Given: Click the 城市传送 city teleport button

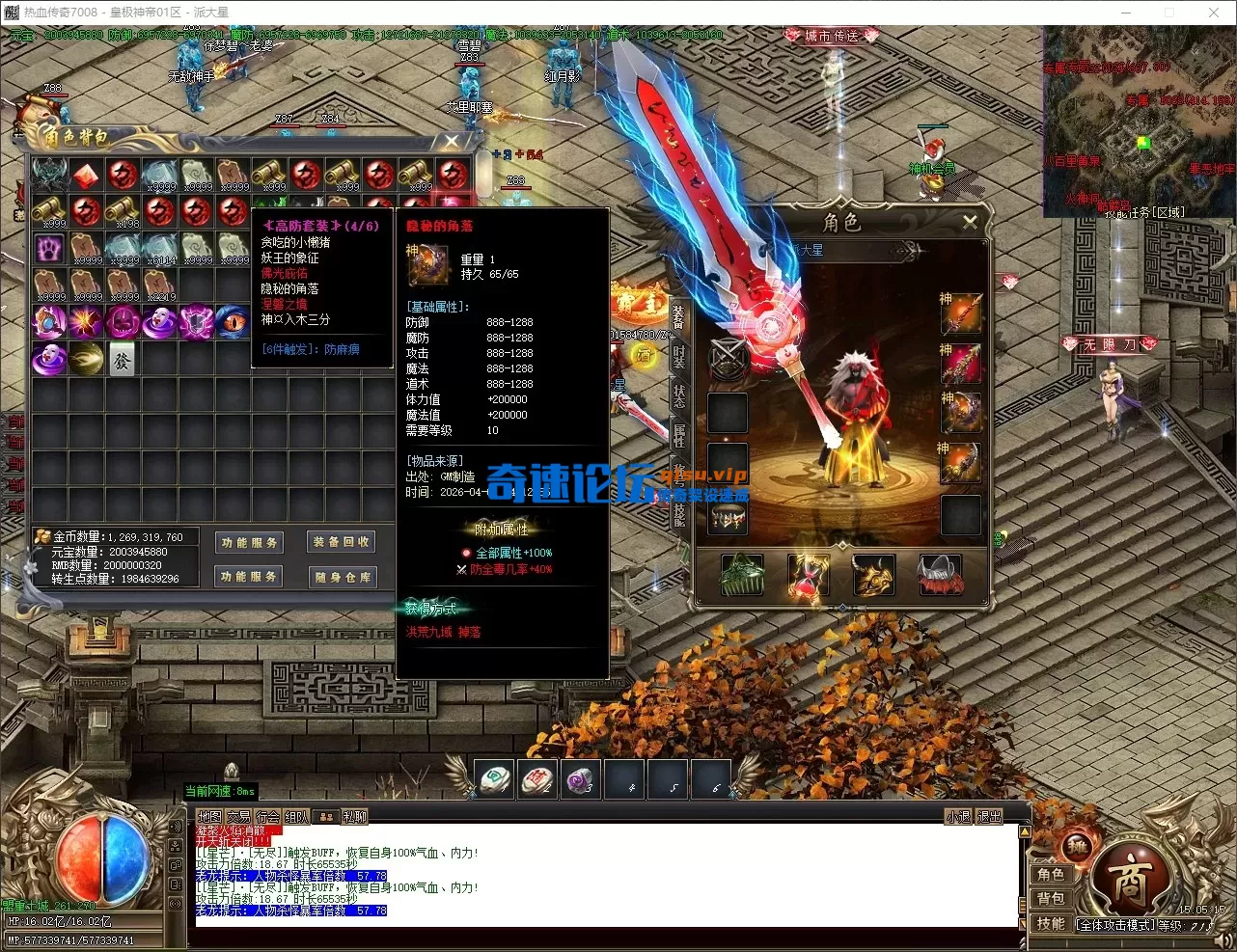Looking at the screenshot, I should pos(831,36).
